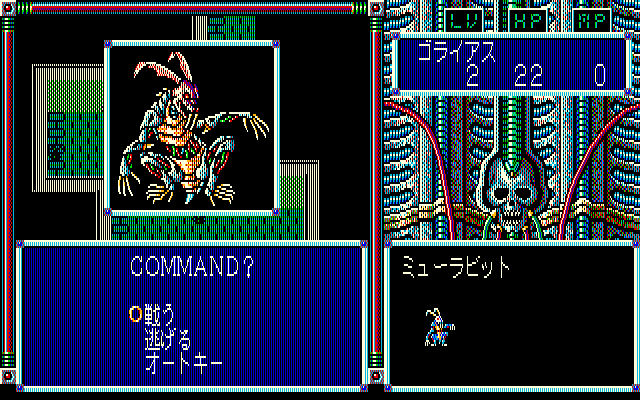Screen dimensions: 640x400
Task: Choose the 戦う (Fight) command
Action: pyautogui.click(x=160, y=312)
